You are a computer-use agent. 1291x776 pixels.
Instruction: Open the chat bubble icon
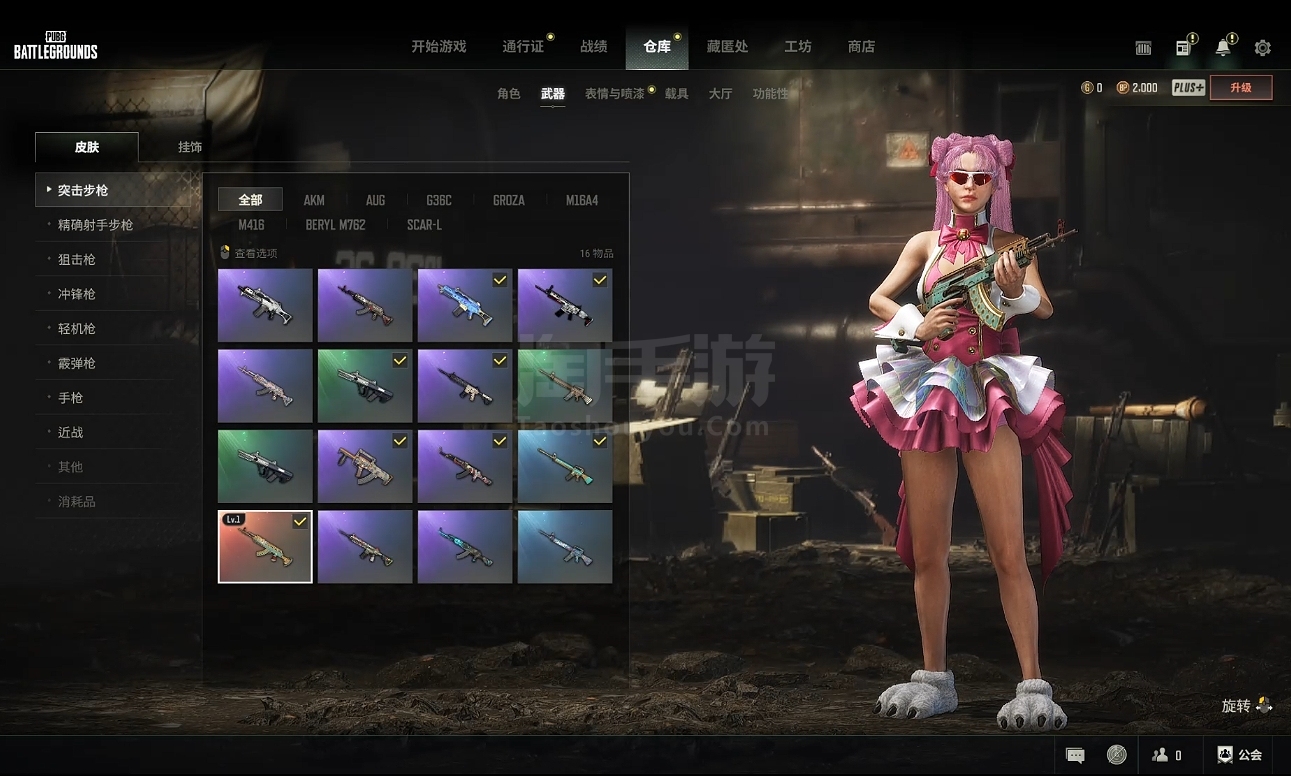pyautogui.click(x=1076, y=755)
